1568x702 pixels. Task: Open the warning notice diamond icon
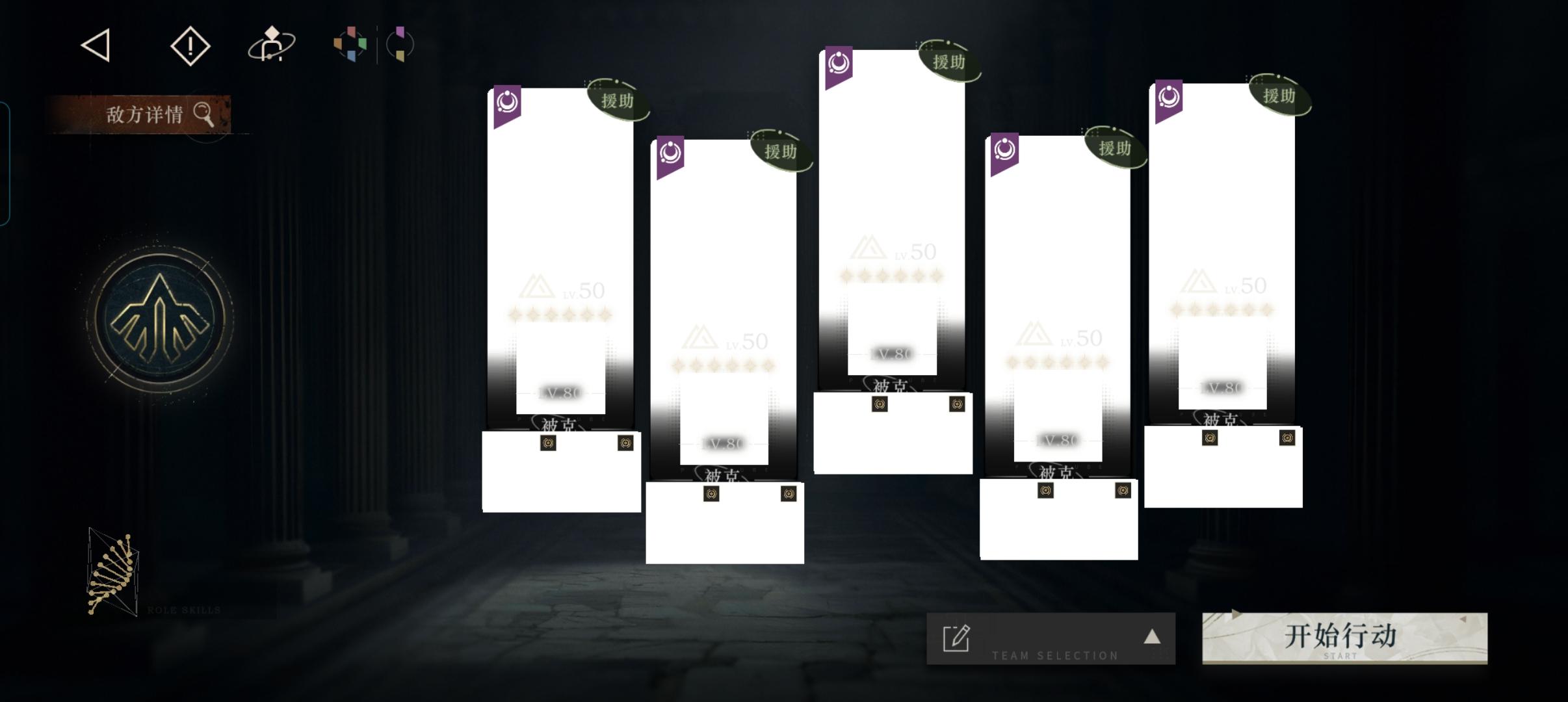[x=189, y=44]
